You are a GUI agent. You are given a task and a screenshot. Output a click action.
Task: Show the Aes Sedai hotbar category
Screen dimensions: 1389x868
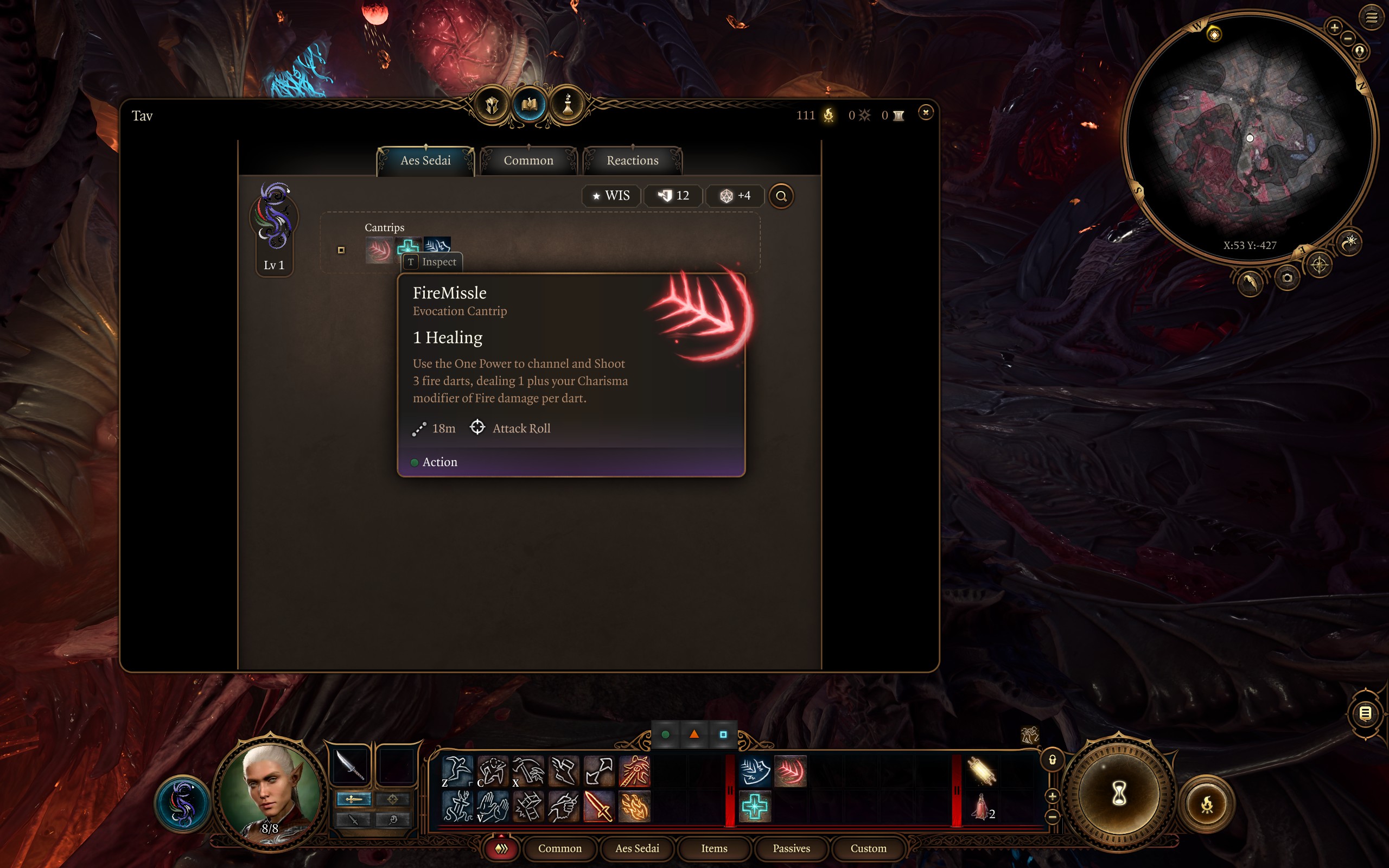637,848
